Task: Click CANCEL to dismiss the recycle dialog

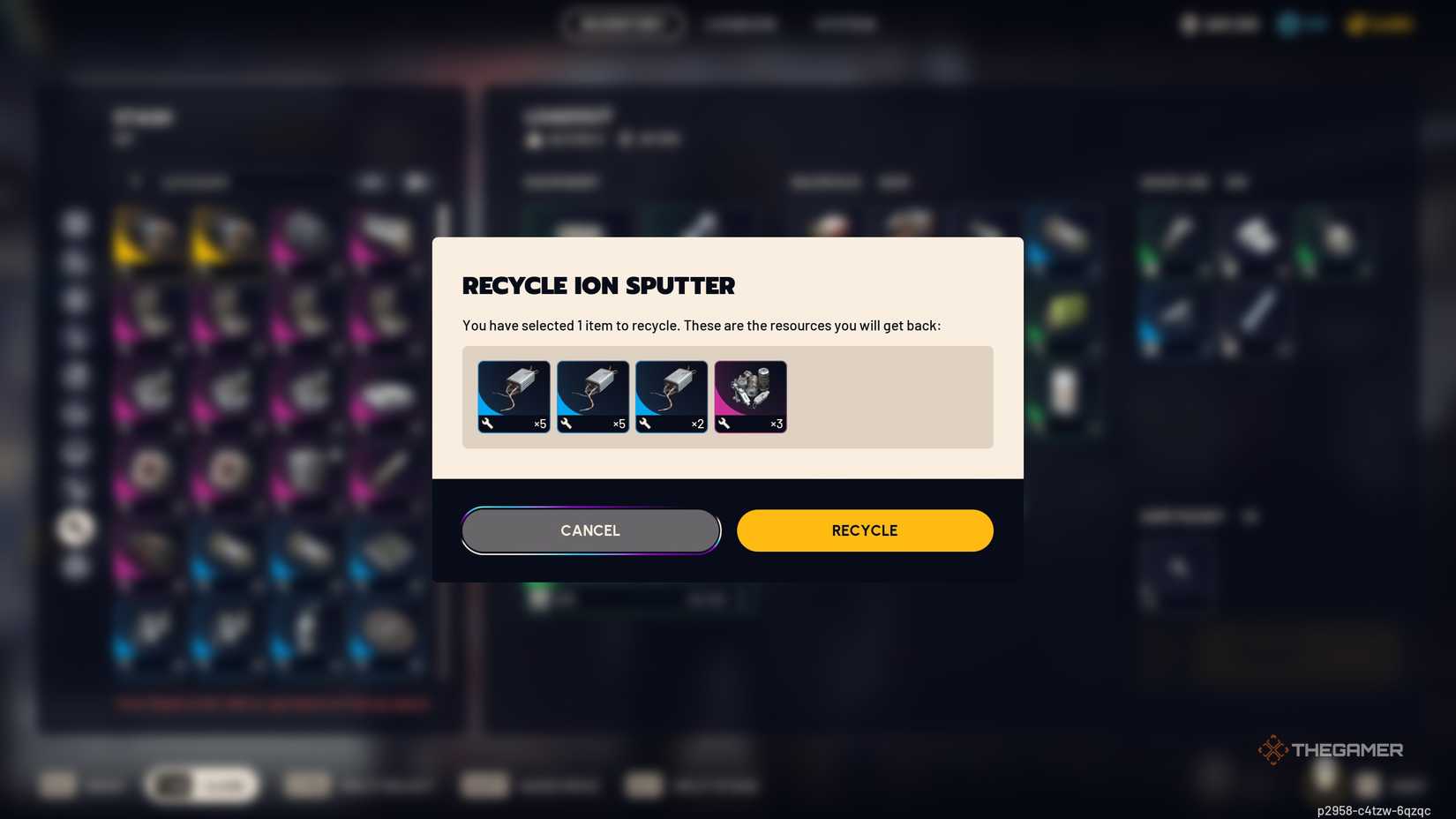Action: 589,530
